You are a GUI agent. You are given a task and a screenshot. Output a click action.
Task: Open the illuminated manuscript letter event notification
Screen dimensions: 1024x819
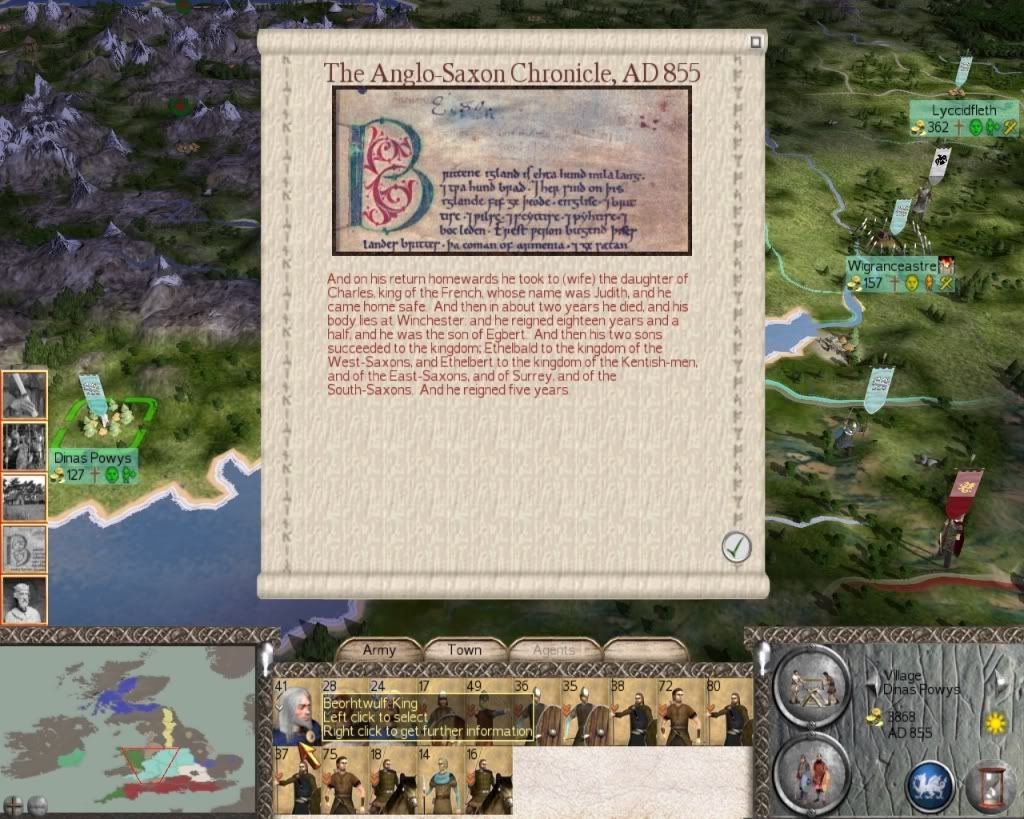pos(24,549)
